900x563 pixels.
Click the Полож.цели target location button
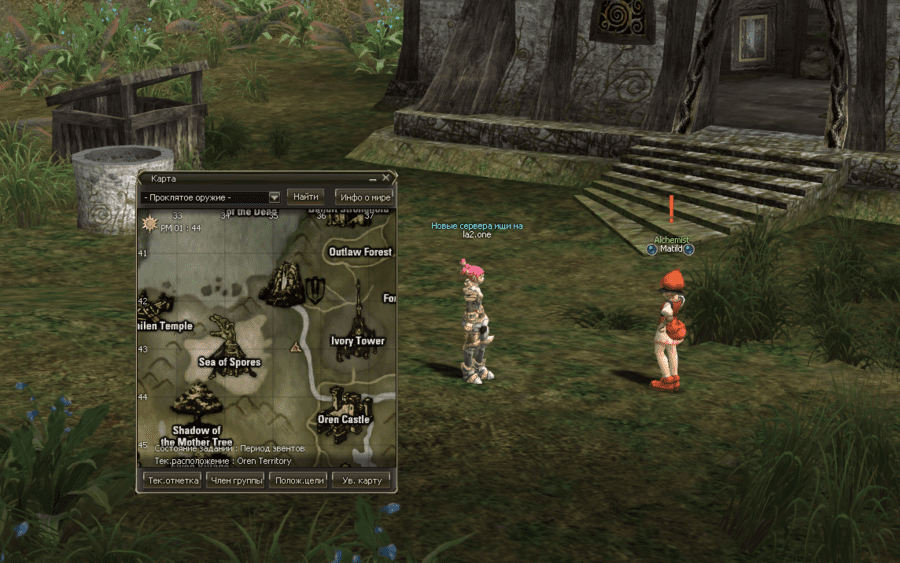click(x=299, y=481)
